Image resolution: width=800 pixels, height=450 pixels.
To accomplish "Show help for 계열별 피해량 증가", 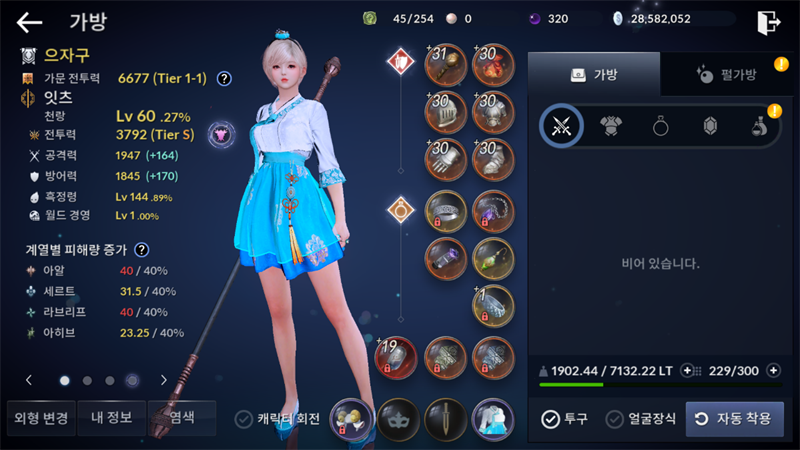I will (142, 250).
